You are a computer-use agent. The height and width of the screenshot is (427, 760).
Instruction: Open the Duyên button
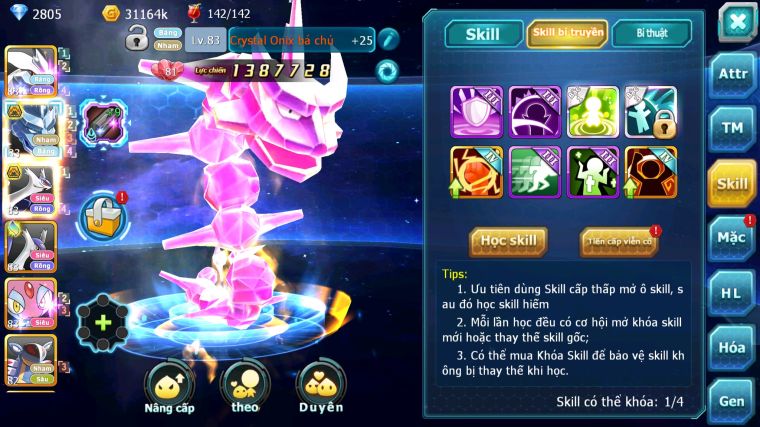click(320, 387)
